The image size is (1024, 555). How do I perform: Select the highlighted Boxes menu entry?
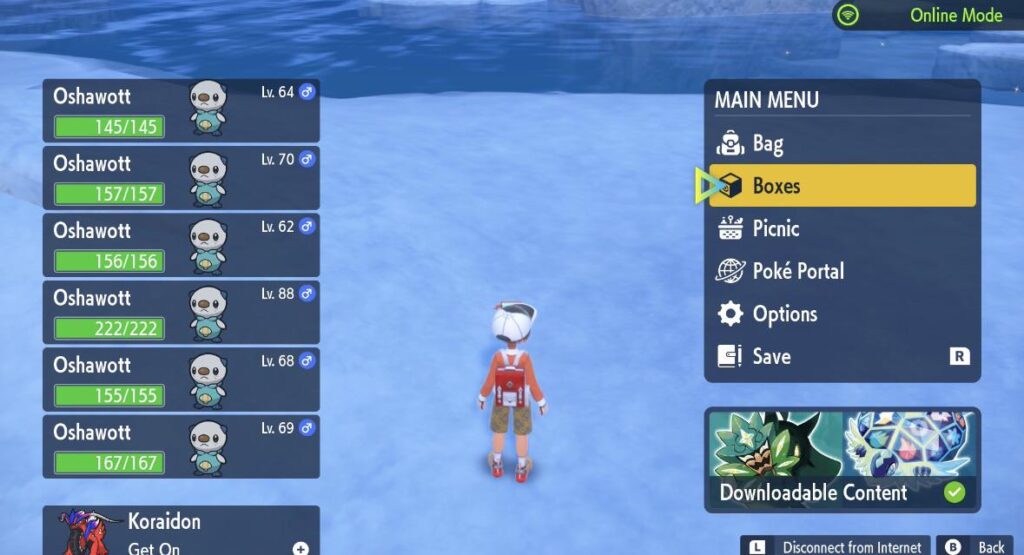pyautogui.click(x=842, y=186)
